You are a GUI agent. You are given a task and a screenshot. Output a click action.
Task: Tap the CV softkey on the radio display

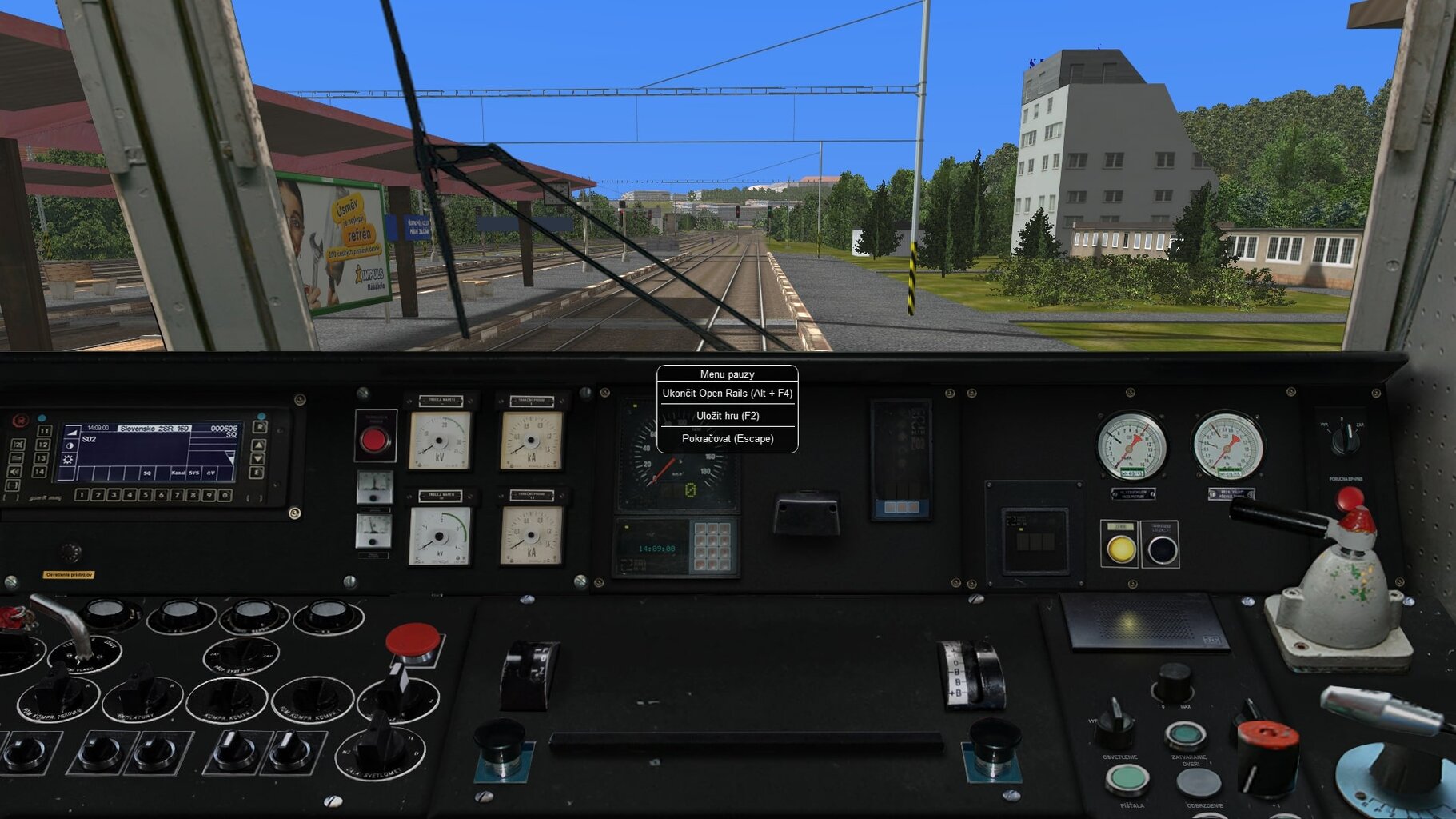click(211, 473)
